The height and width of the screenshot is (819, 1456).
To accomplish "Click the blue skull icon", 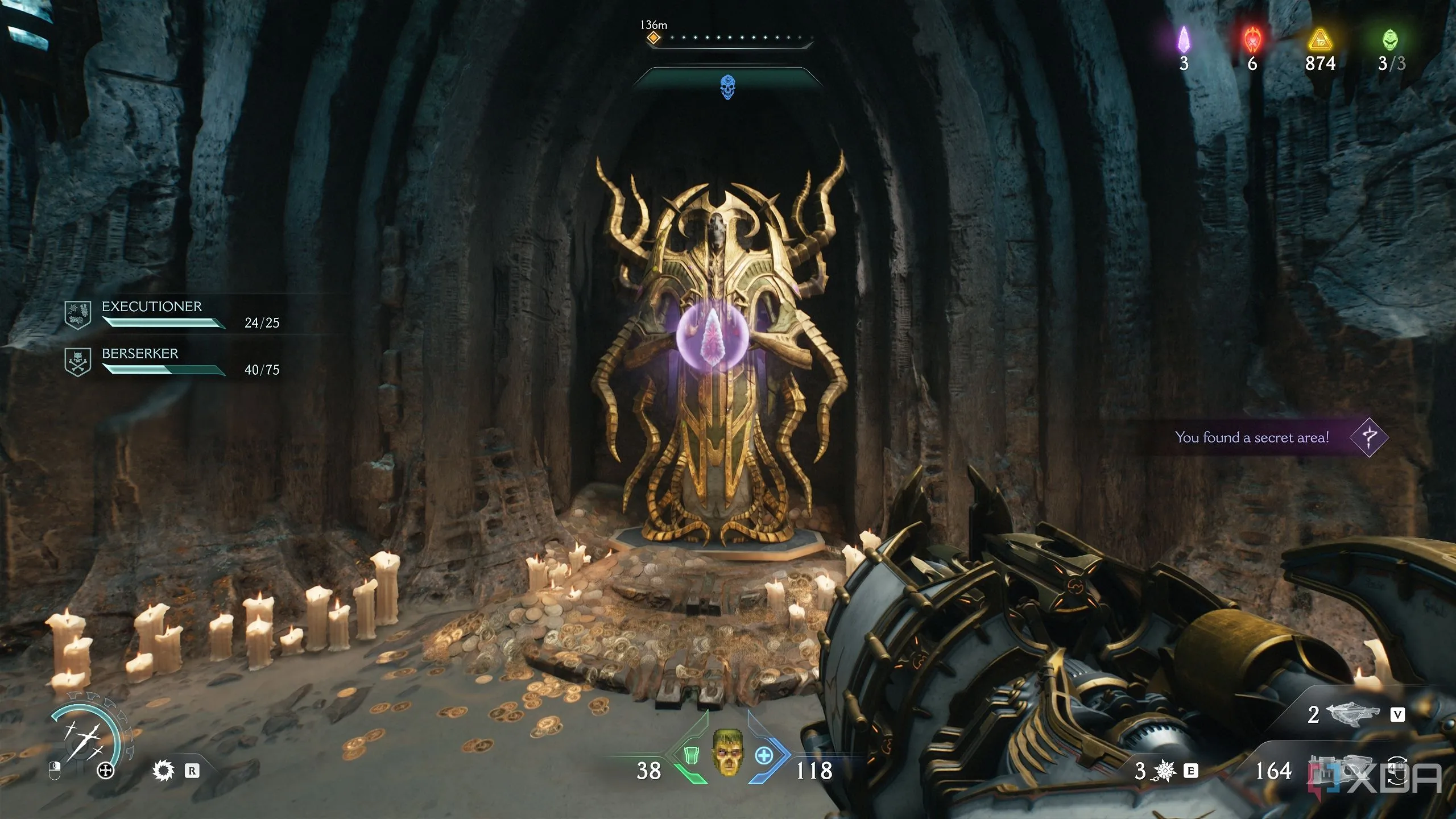I will (727, 87).
